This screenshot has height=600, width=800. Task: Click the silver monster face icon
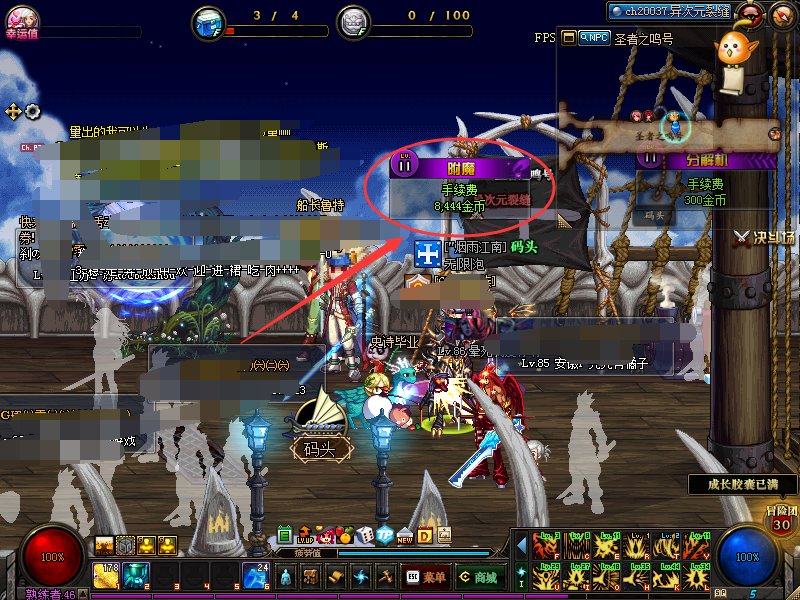click(352, 21)
